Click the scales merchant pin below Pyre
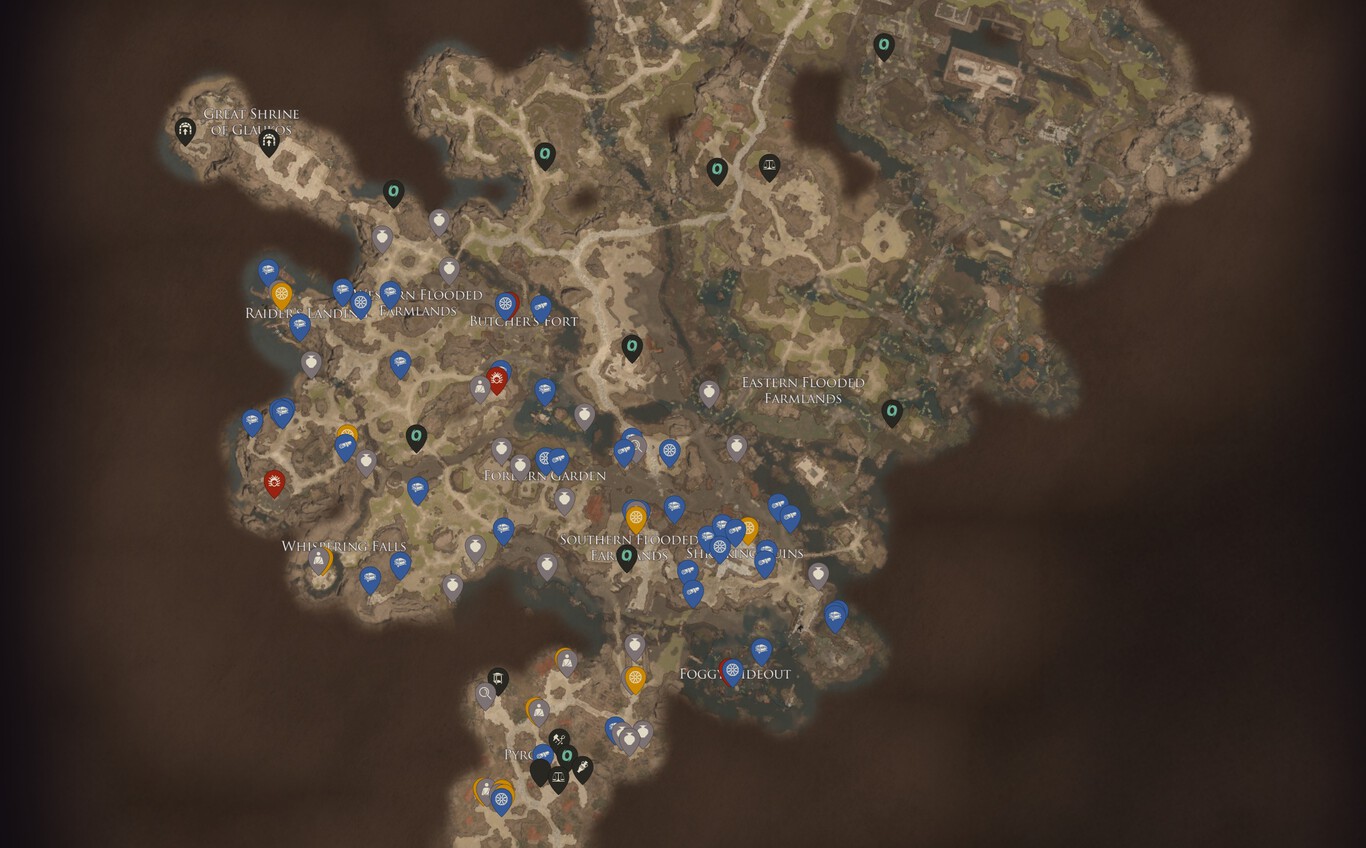1366x848 pixels. 558,776
